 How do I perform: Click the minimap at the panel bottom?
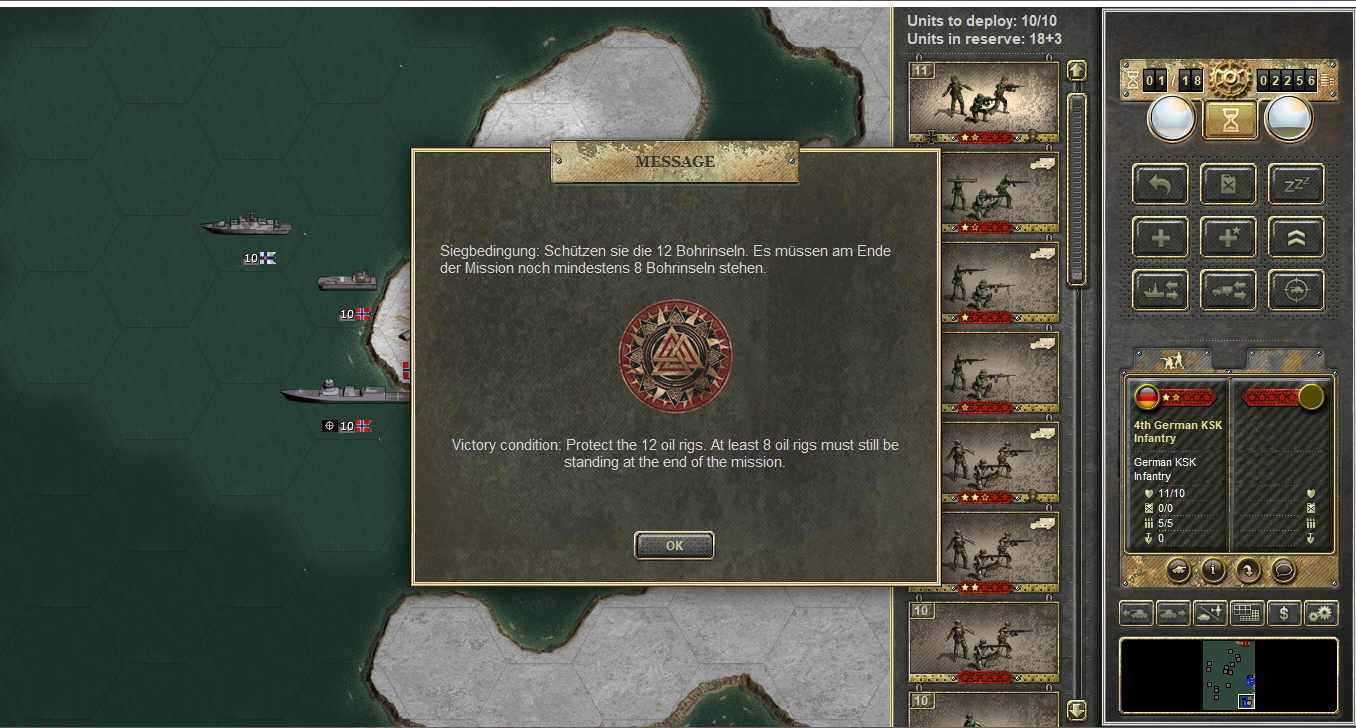pyautogui.click(x=1228, y=675)
